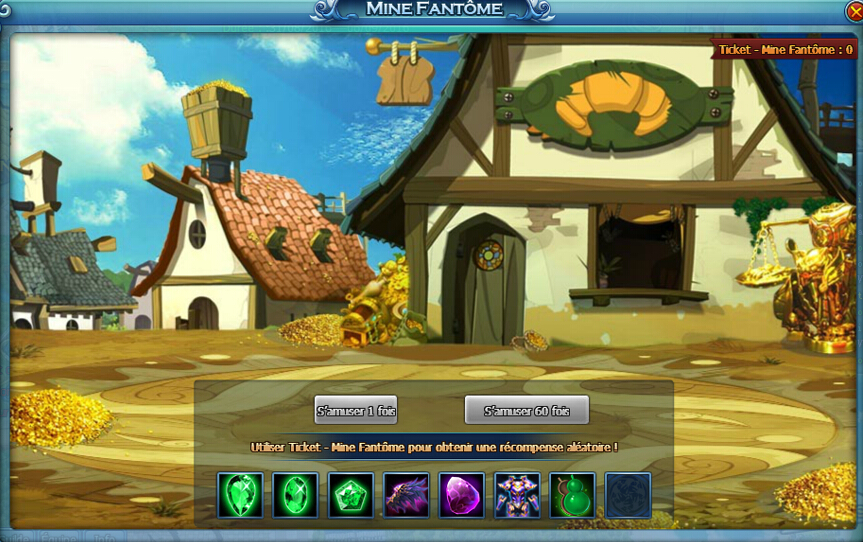Inspect the green pentagon emerald reward

click(351, 495)
